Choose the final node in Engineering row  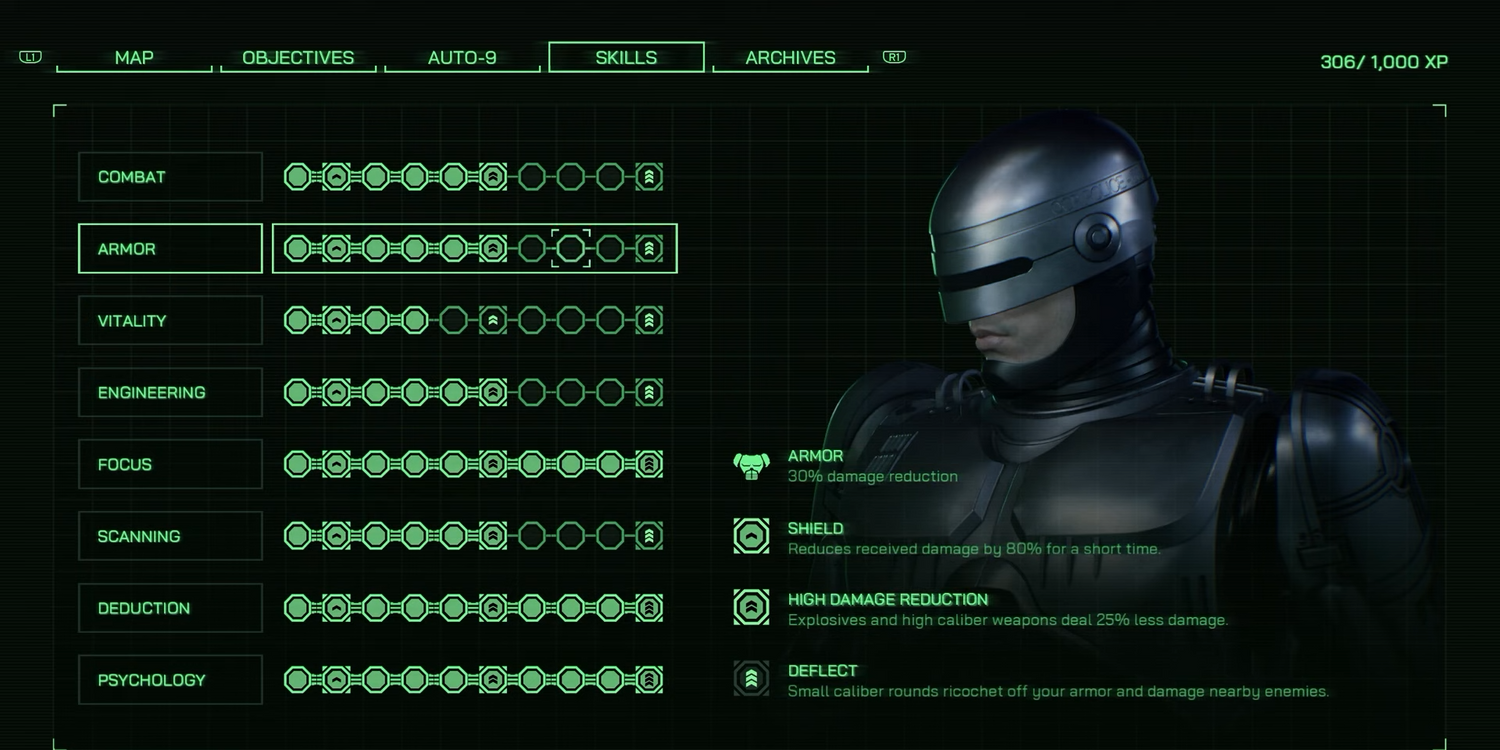tap(649, 393)
